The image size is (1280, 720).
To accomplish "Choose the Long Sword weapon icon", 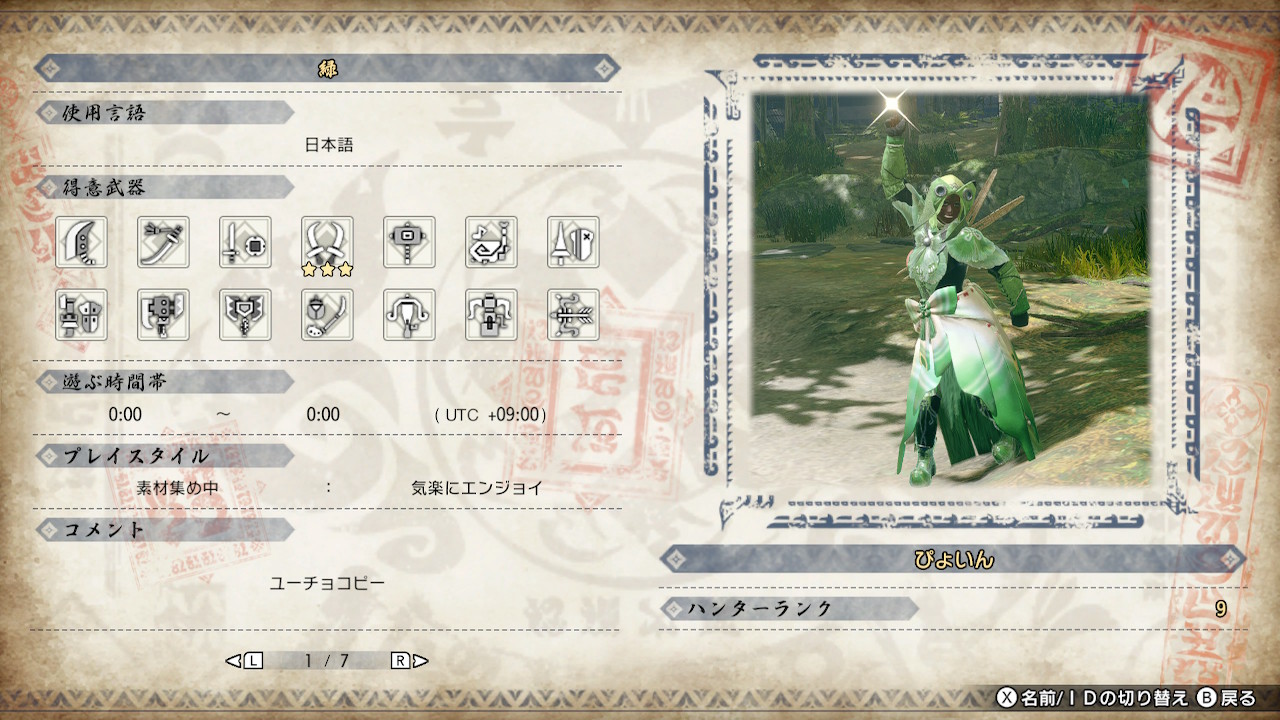I will [x=164, y=242].
